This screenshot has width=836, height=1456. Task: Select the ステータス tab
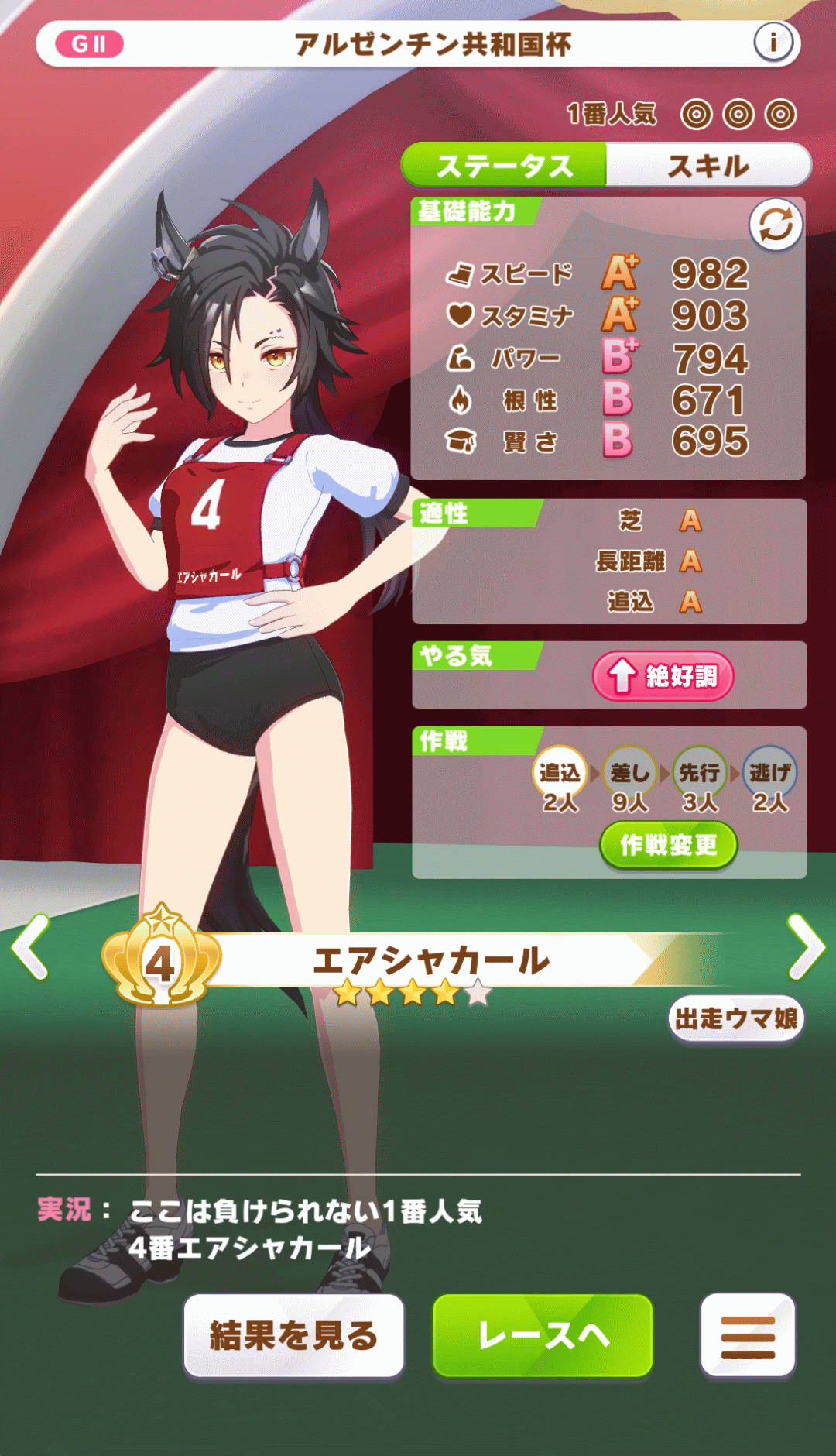504,165
